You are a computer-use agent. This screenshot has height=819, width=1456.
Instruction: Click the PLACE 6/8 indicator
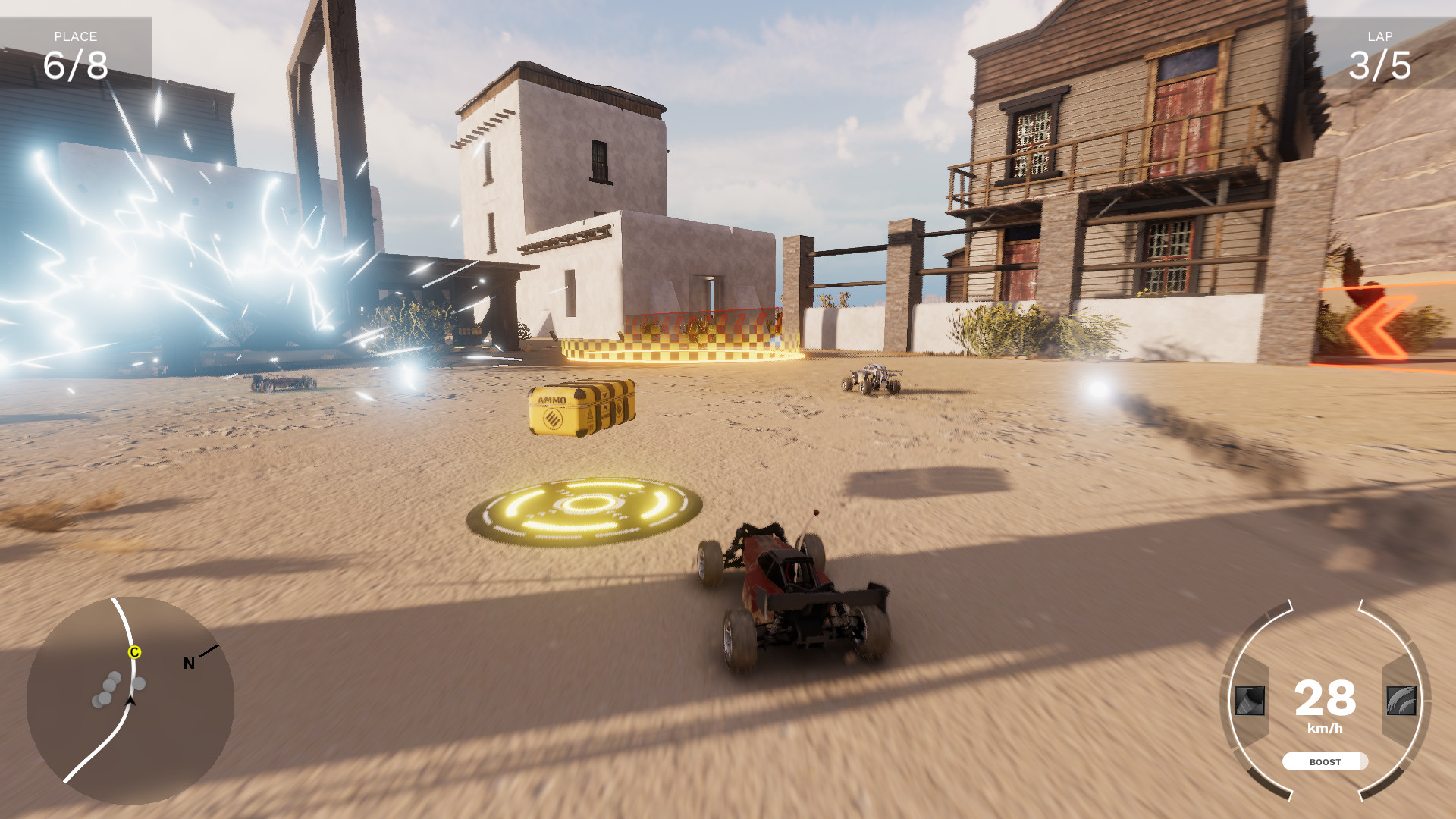[x=76, y=49]
